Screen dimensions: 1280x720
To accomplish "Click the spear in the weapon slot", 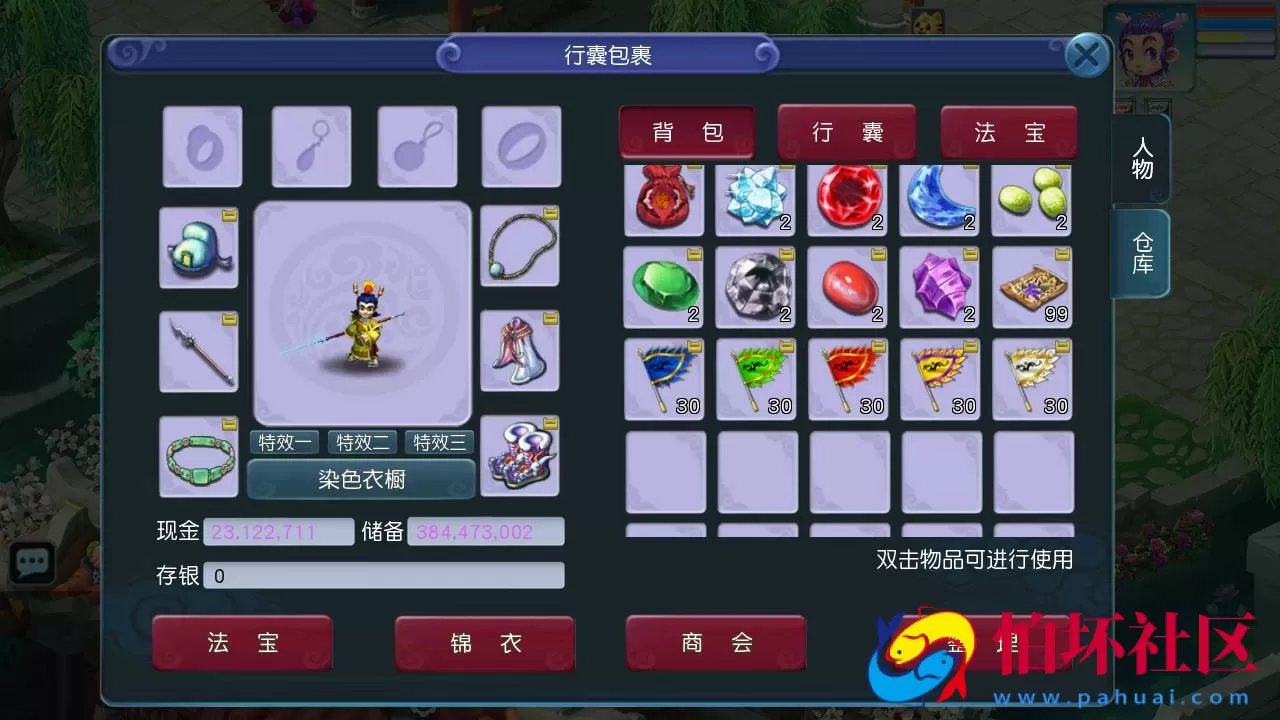I will click(x=198, y=352).
